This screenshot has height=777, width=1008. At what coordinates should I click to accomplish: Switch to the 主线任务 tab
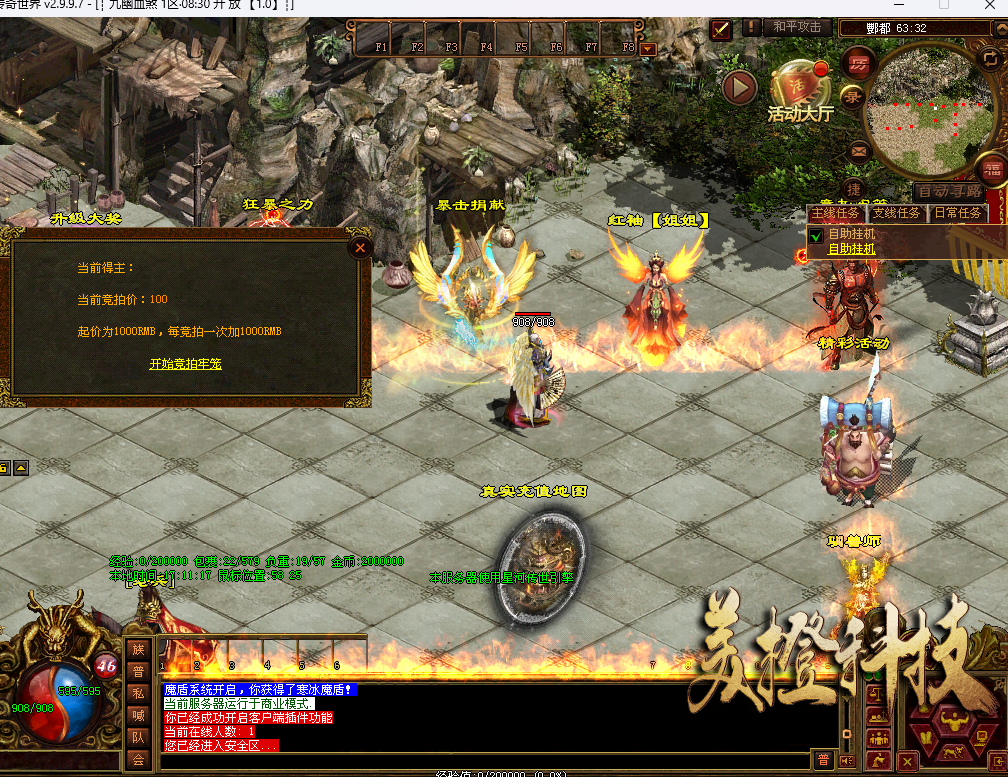pyautogui.click(x=835, y=213)
